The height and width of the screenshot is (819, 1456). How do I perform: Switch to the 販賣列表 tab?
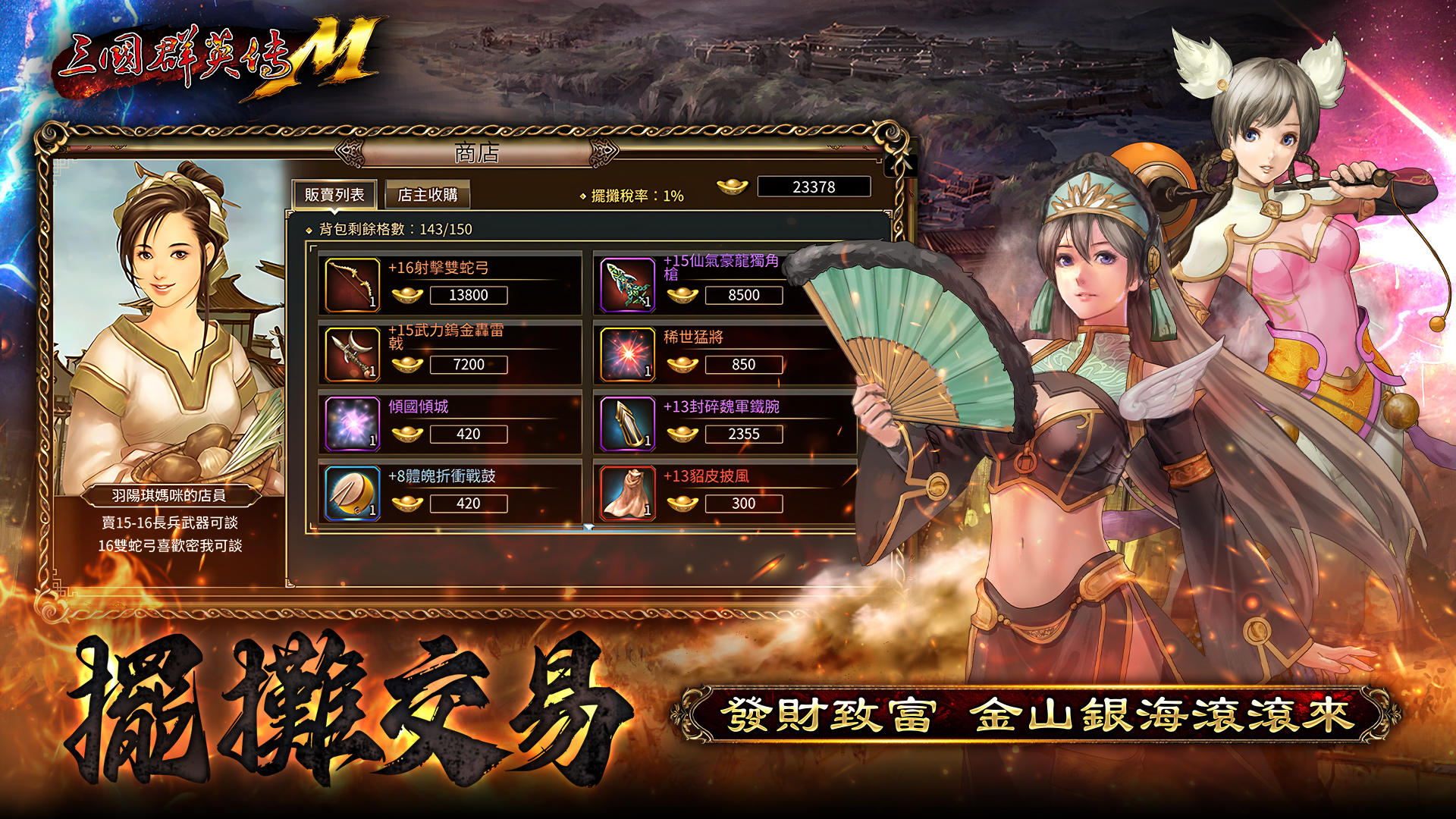(x=335, y=193)
